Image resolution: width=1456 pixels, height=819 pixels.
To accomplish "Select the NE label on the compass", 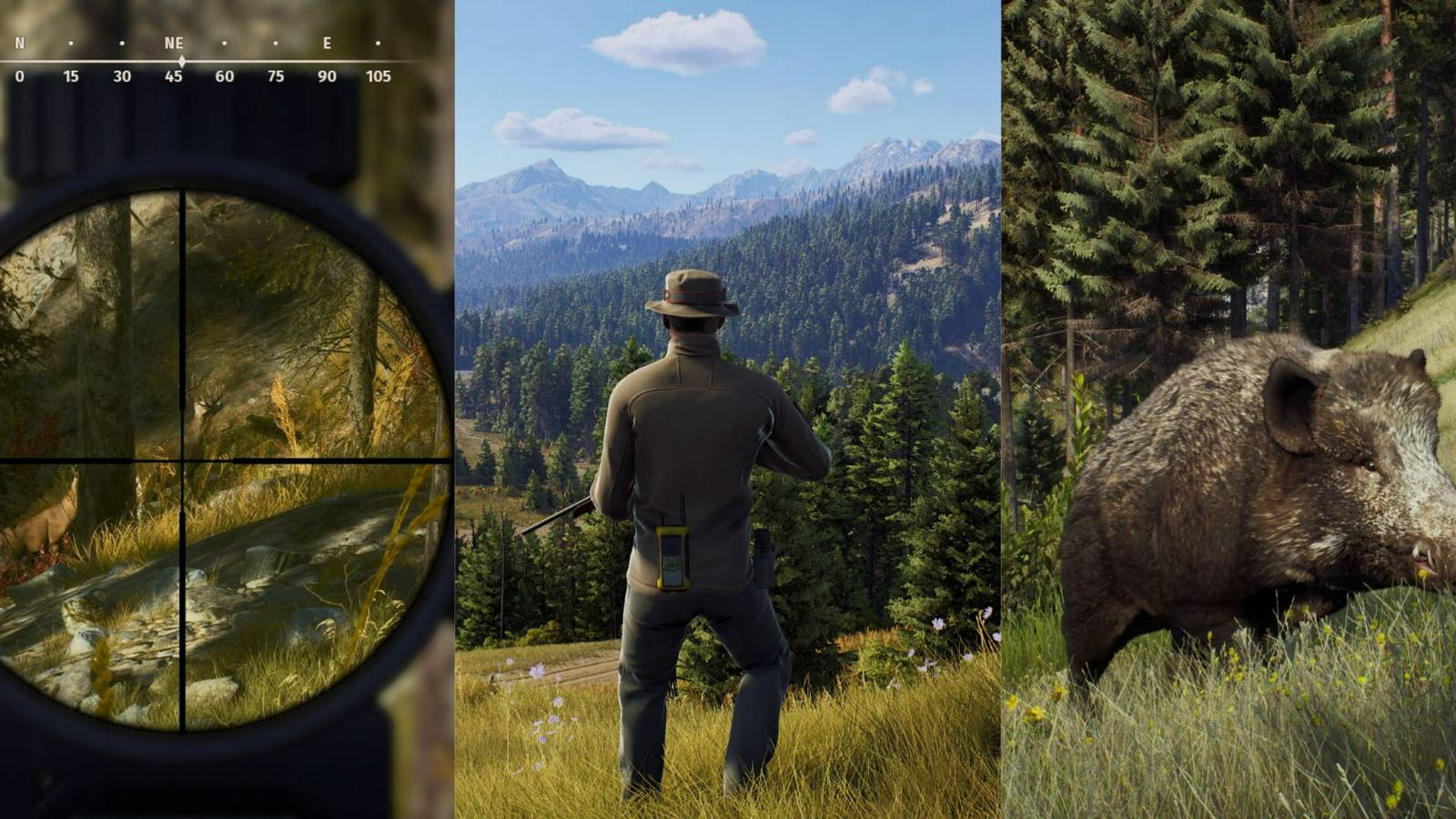I will (173, 41).
